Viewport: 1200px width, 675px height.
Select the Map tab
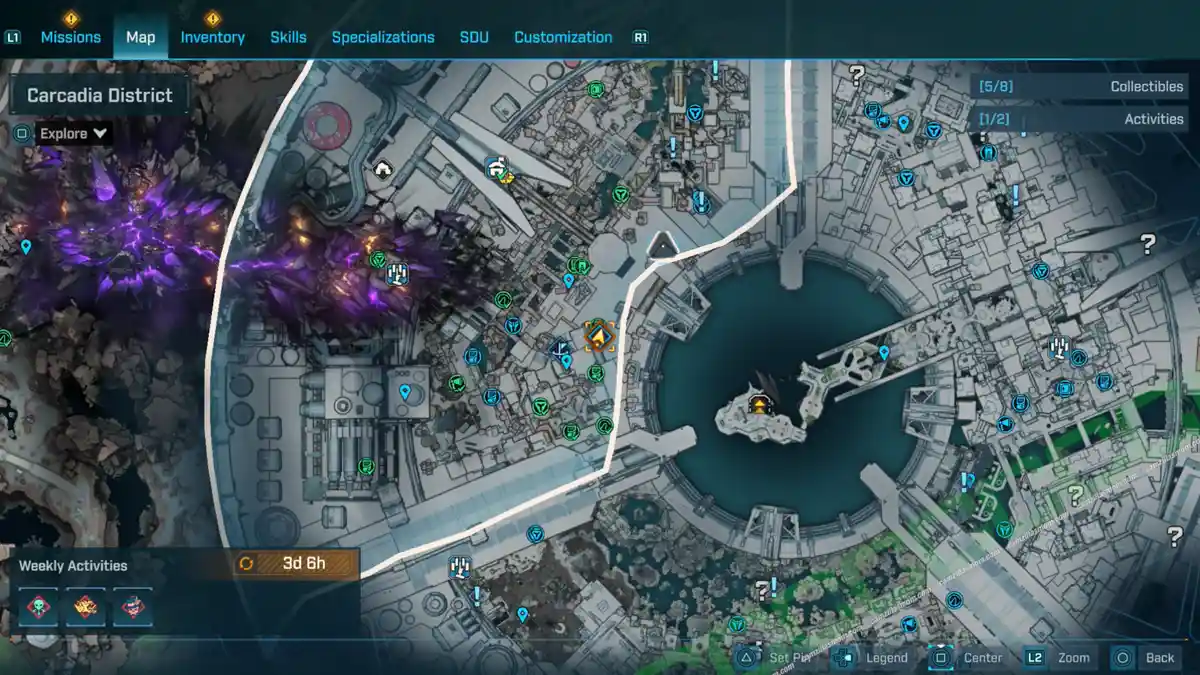(140, 37)
